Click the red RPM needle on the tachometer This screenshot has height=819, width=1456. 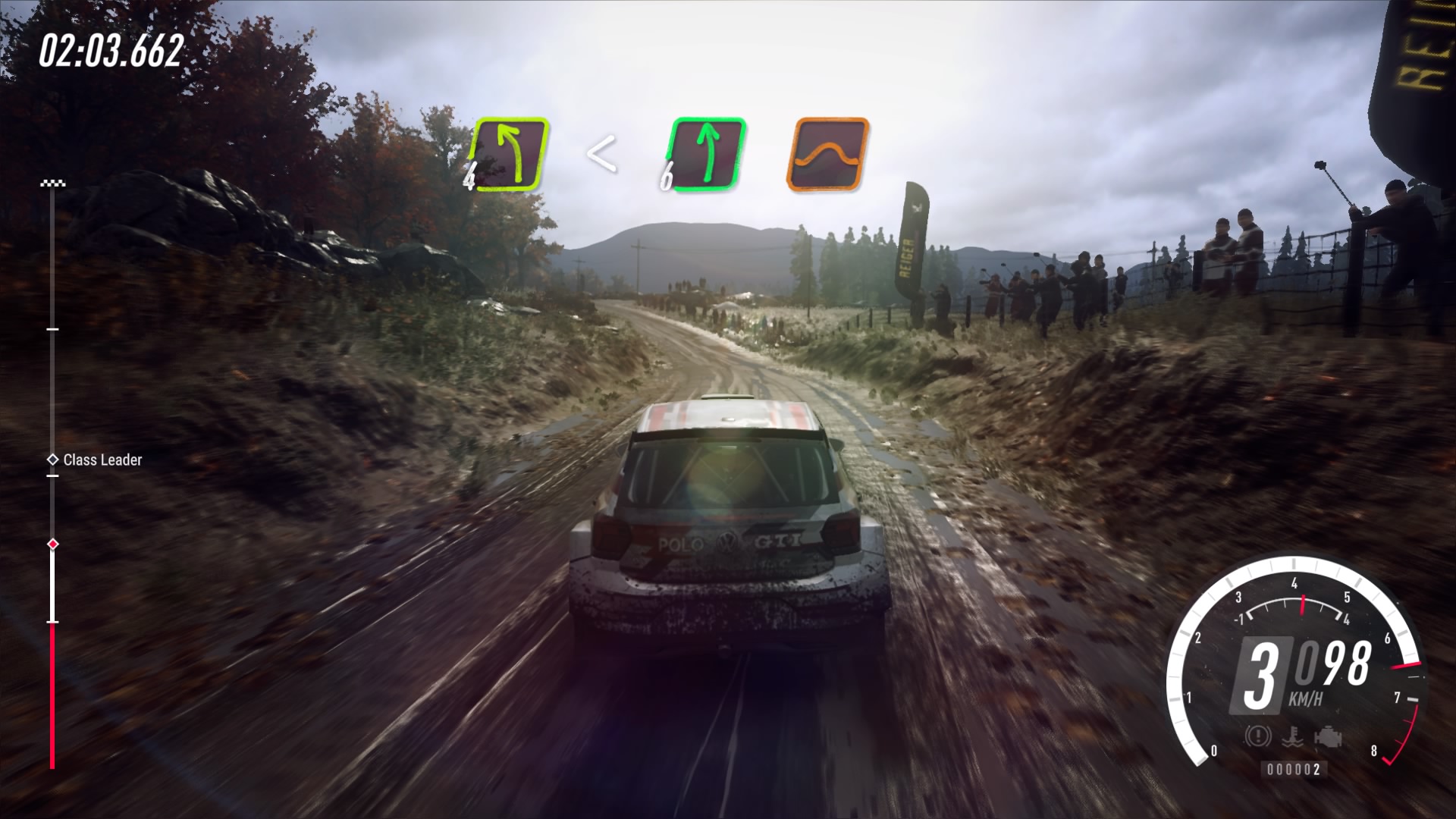point(1303,607)
